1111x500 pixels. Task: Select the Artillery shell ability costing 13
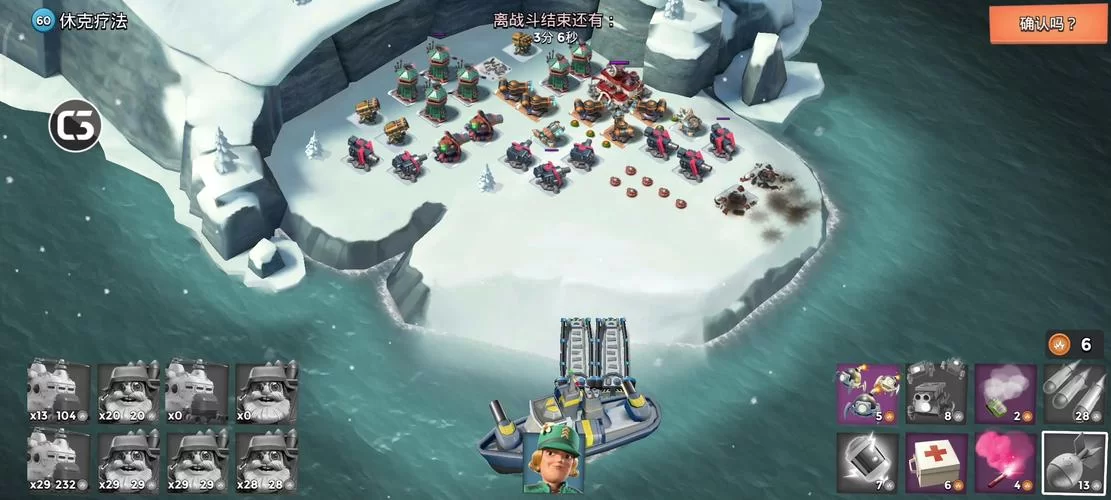(x=1074, y=463)
